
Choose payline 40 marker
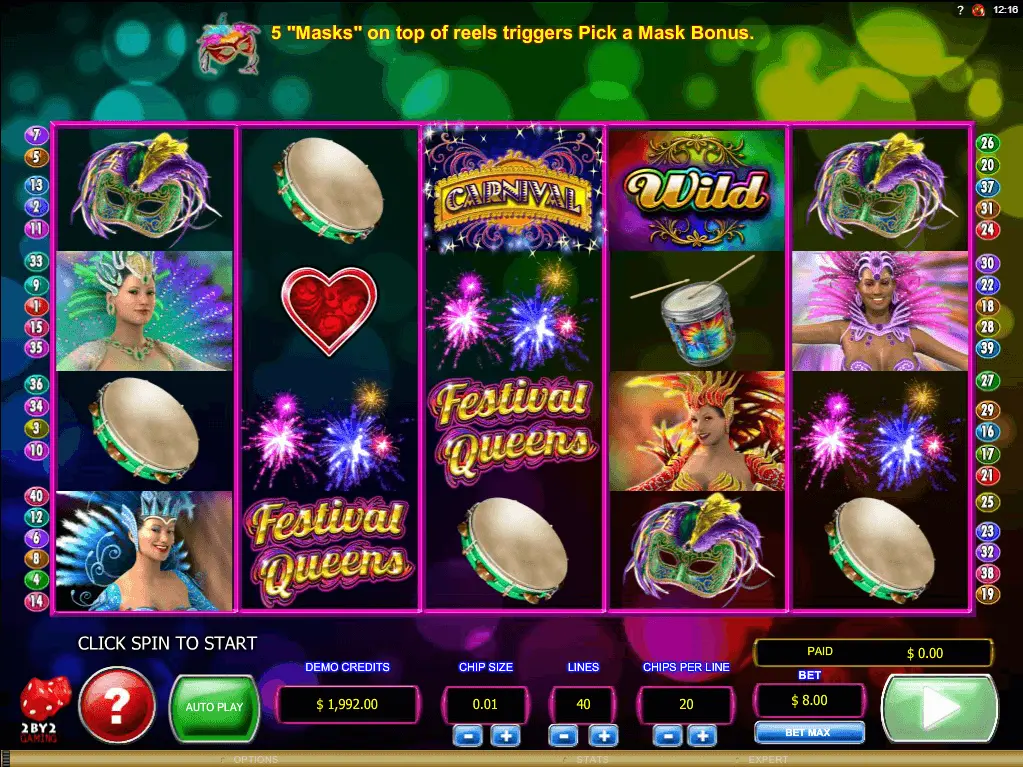(x=36, y=496)
